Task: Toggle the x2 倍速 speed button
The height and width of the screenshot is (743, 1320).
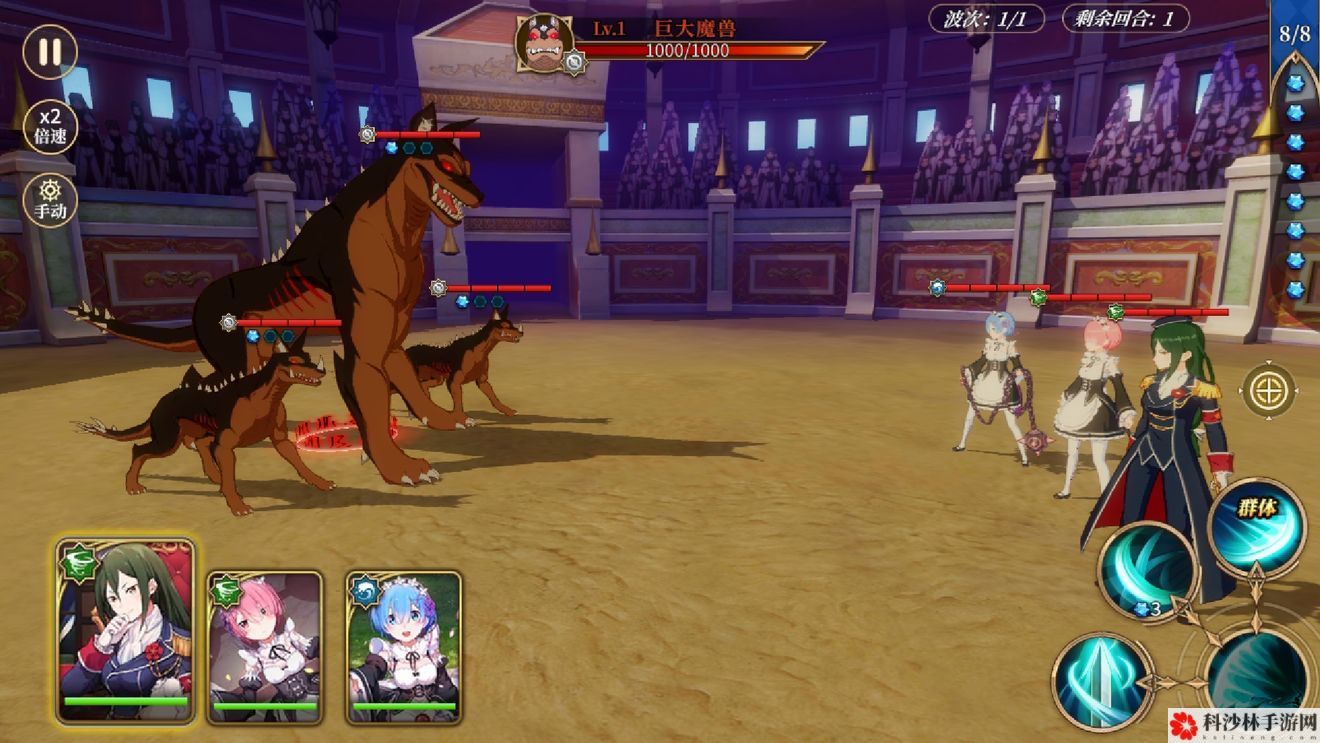Action: click(49, 126)
